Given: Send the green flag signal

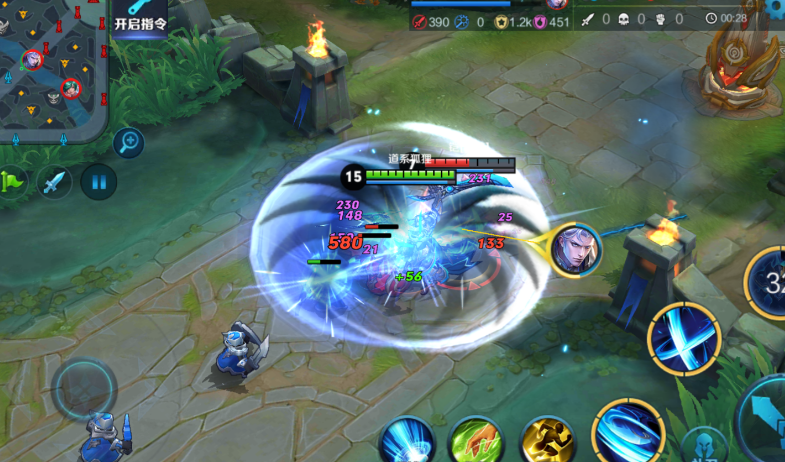Looking at the screenshot, I should [11, 182].
